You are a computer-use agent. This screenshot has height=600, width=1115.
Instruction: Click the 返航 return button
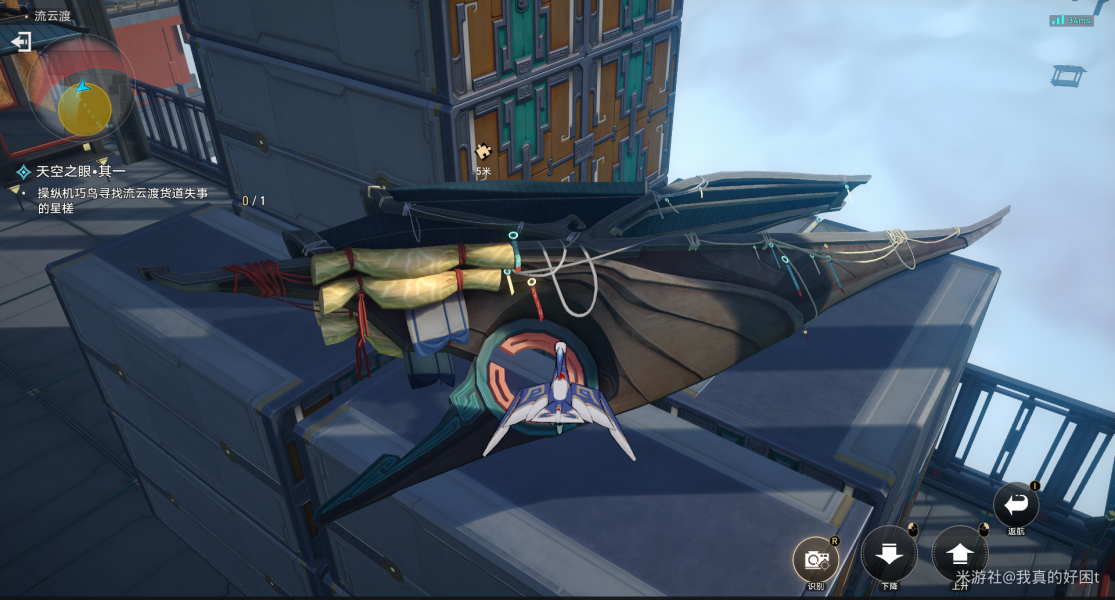(x=1016, y=504)
